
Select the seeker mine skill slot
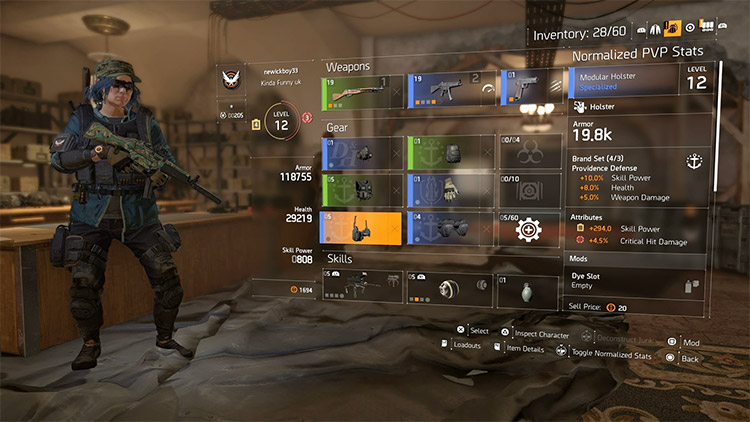pos(448,287)
